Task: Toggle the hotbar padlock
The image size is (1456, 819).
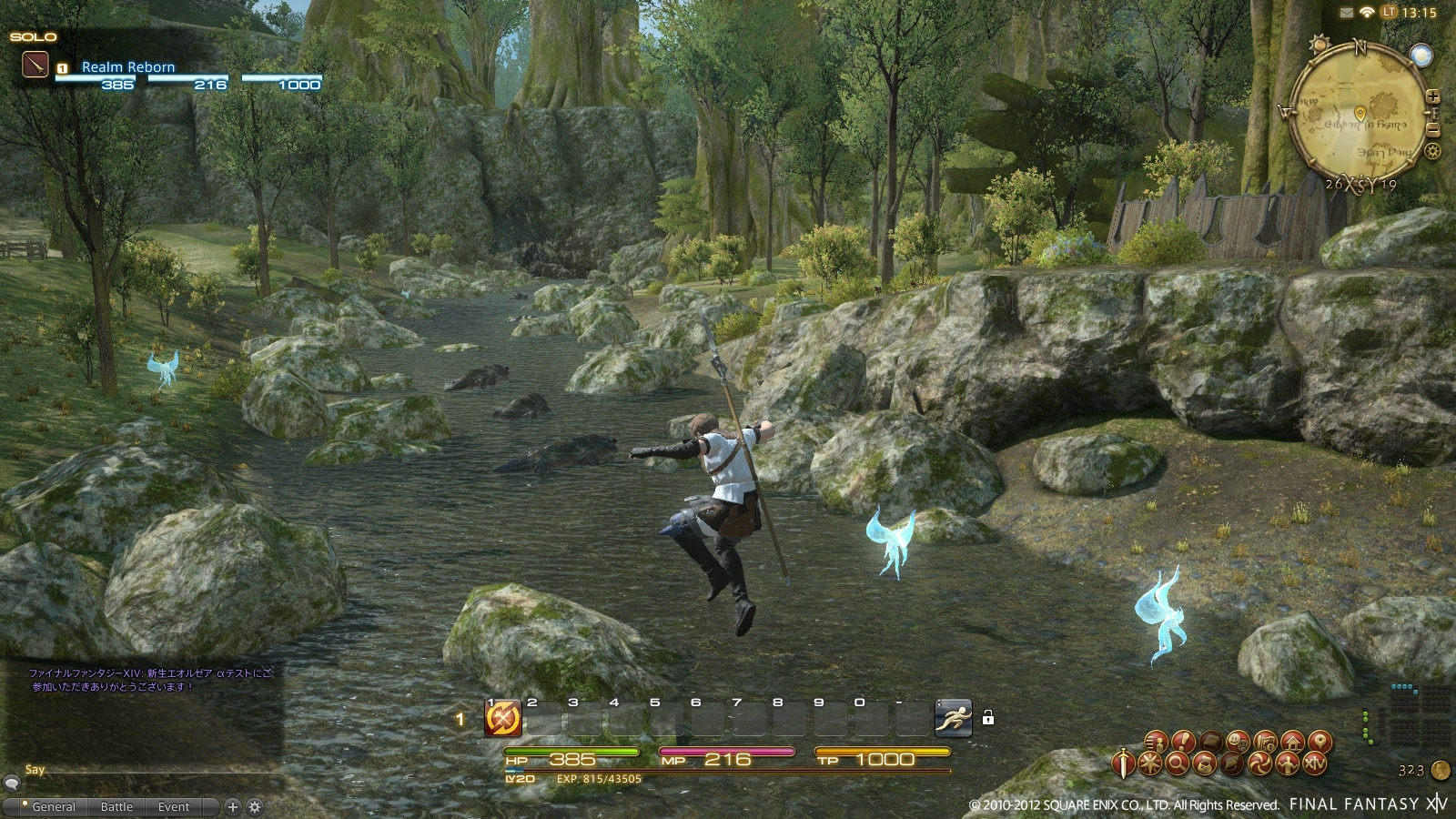Action: click(988, 719)
